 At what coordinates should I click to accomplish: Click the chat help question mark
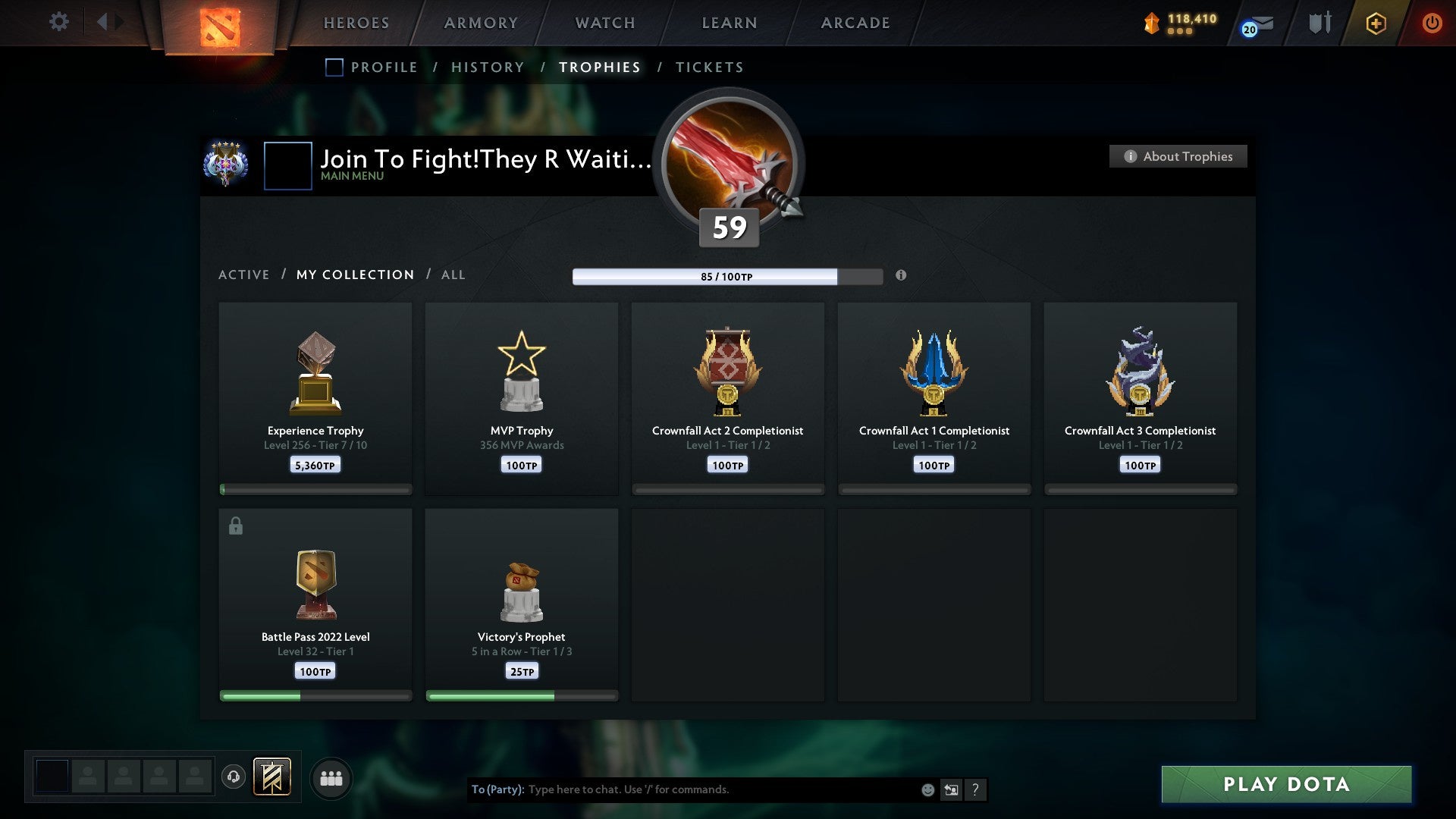[x=976, y=789]
